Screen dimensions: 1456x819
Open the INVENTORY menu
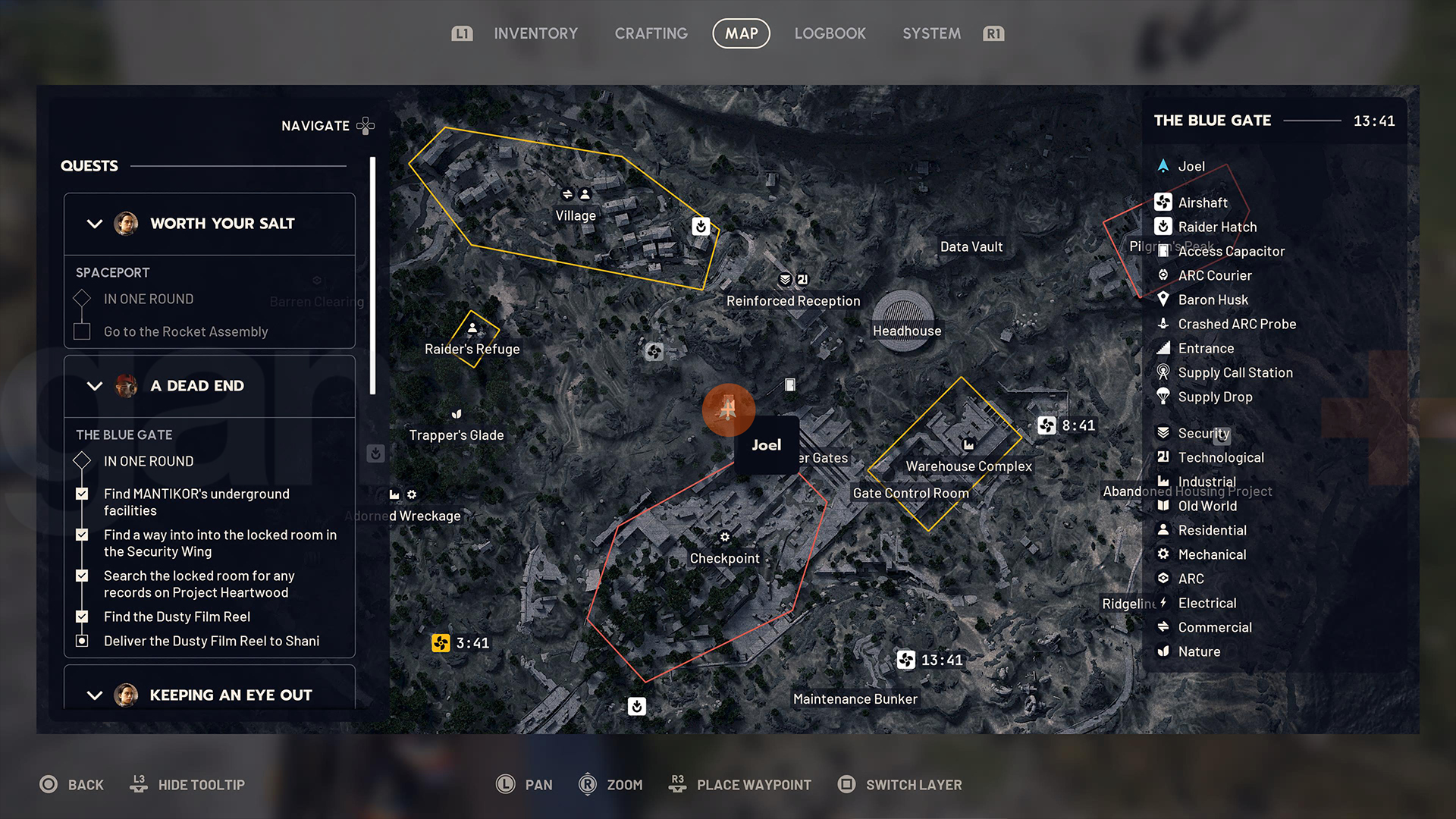pos(535,33)
